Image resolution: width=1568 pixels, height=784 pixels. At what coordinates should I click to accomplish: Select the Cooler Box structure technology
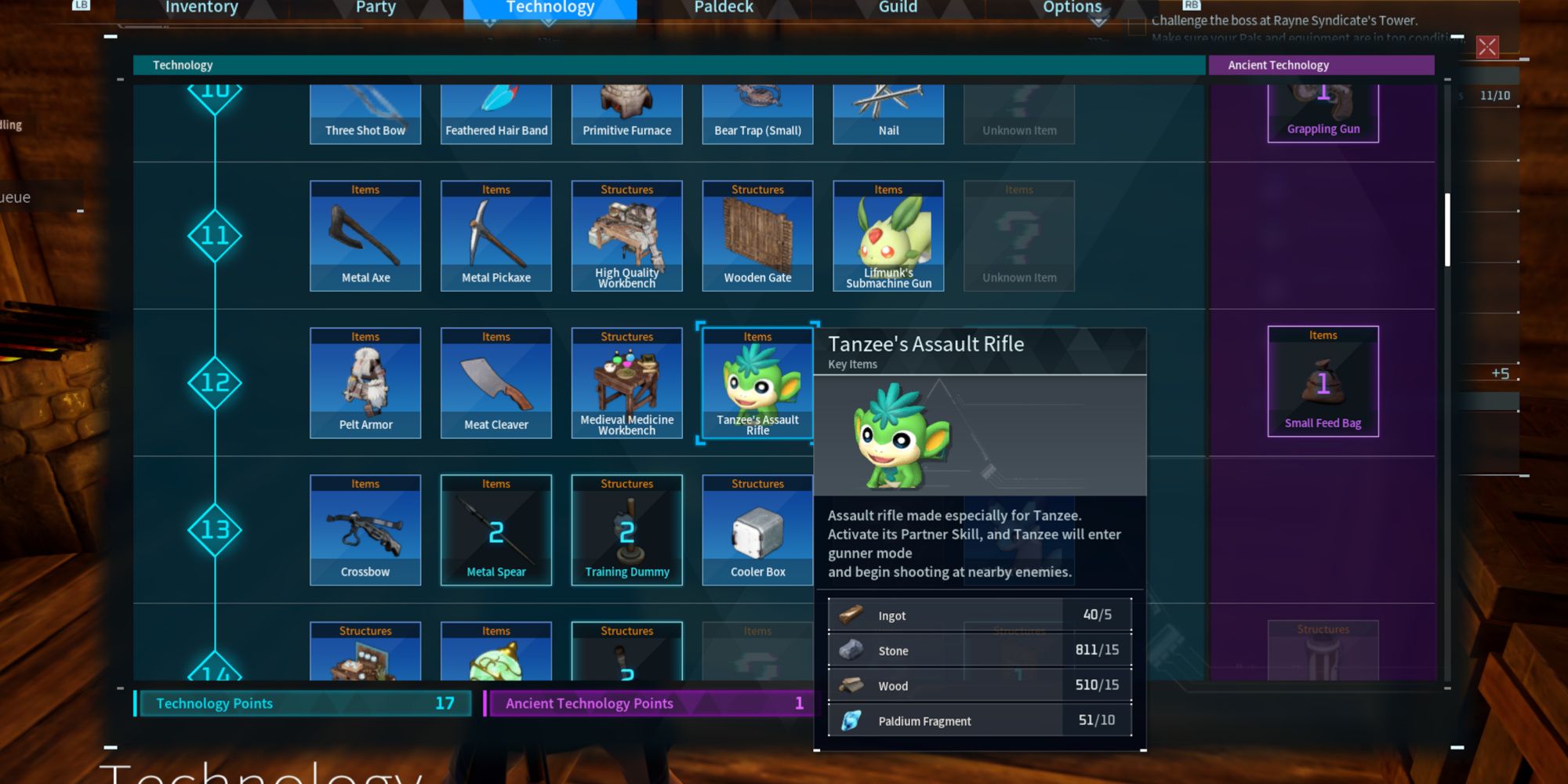(757, 530)
